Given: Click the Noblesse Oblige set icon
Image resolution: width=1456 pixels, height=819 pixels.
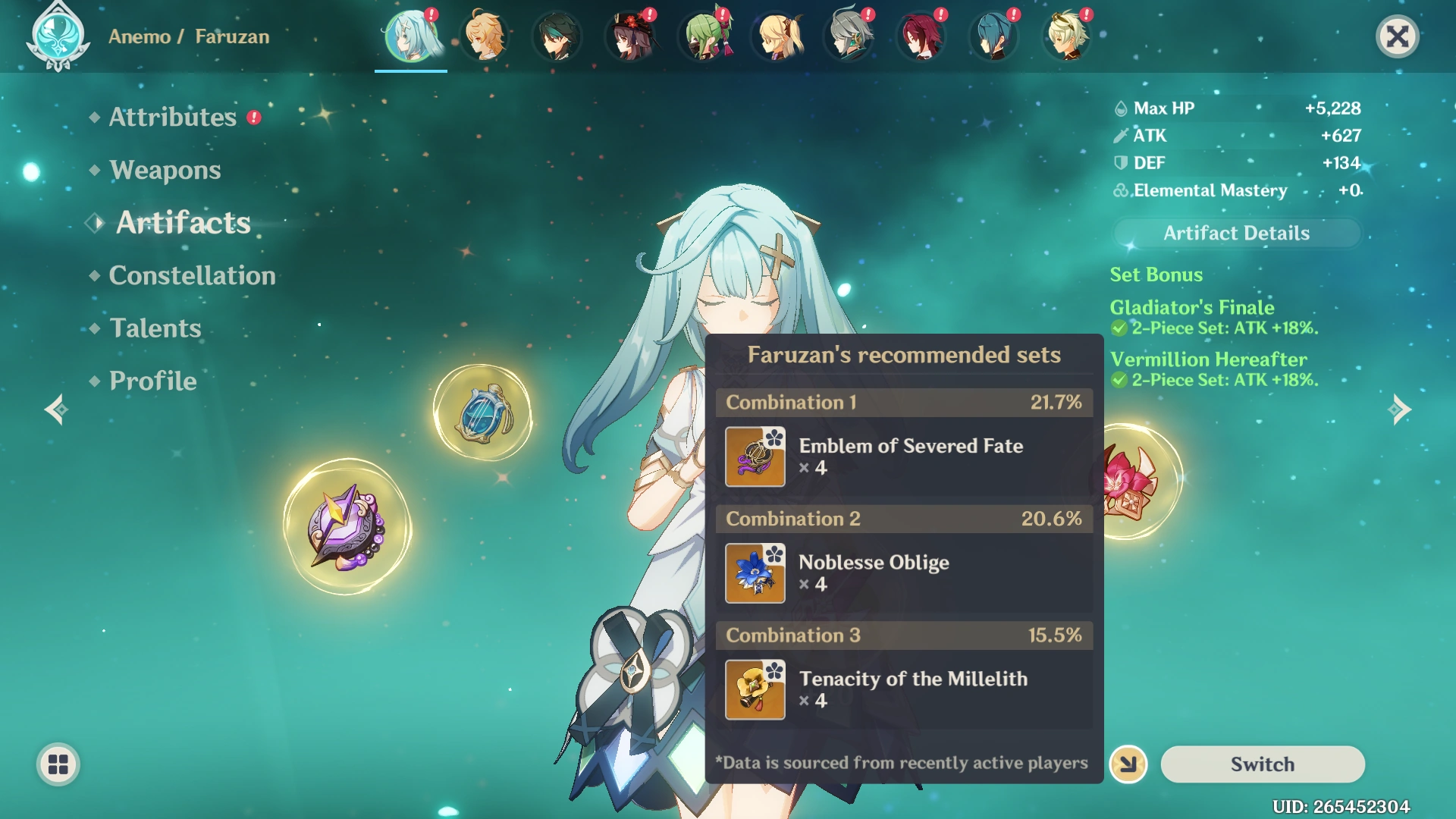Looking at the screenshot, I should coord(755,573).
